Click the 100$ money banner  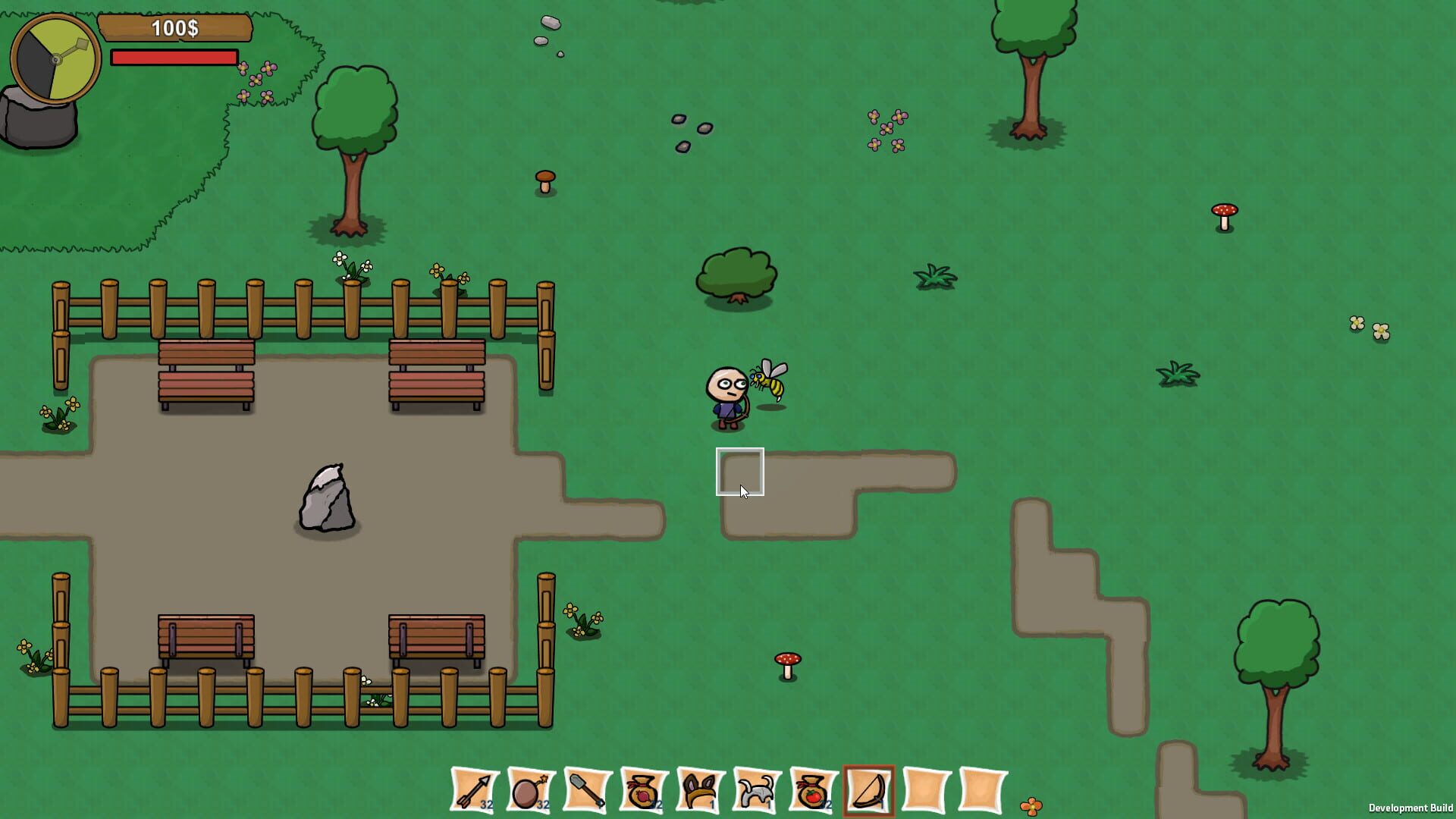[x=174, y=30]
